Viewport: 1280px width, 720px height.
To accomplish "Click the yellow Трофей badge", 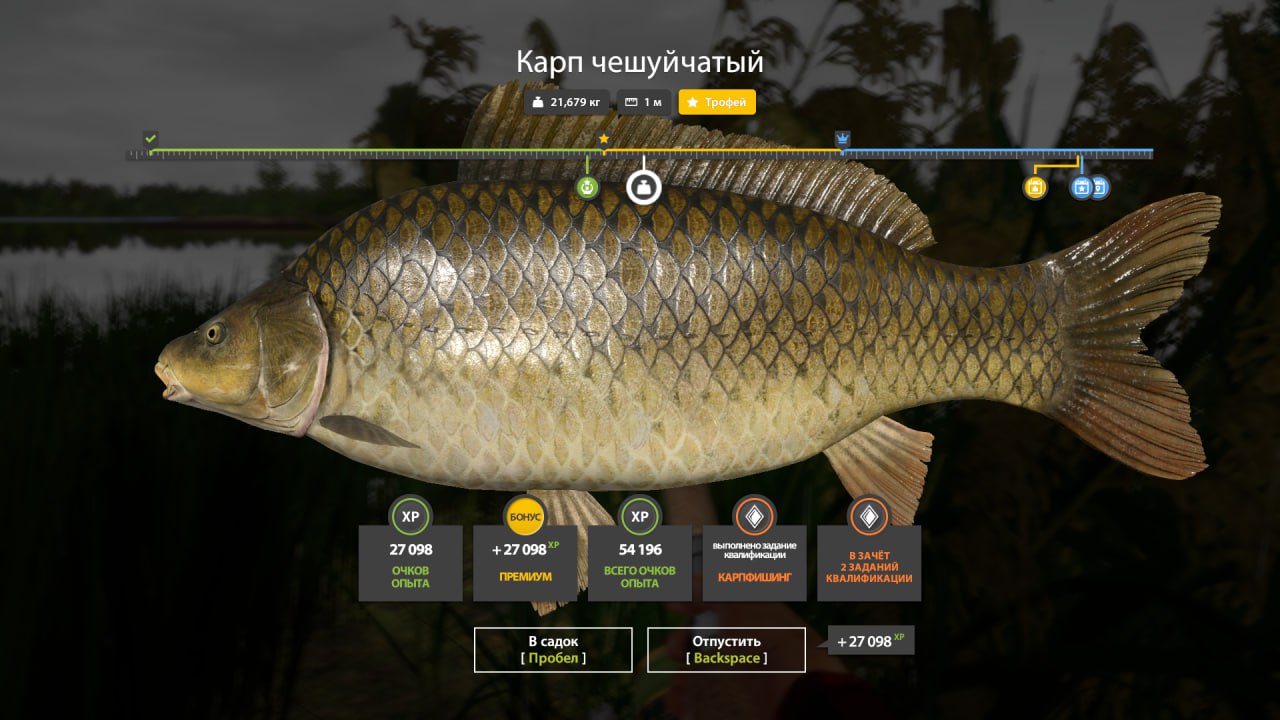I will click(717, 102).
